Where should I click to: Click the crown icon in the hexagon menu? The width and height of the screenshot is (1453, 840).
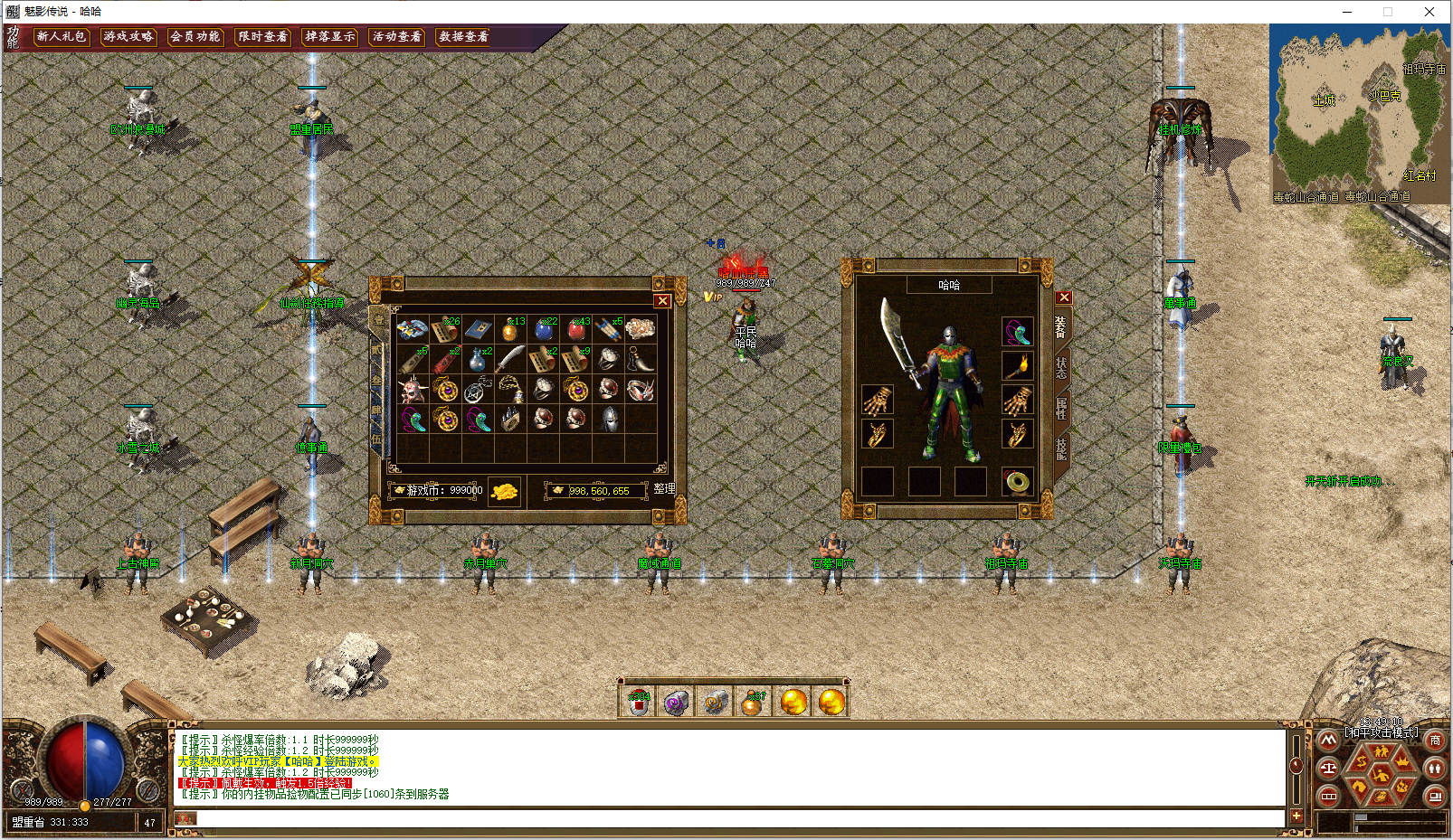coord(1403,760)
